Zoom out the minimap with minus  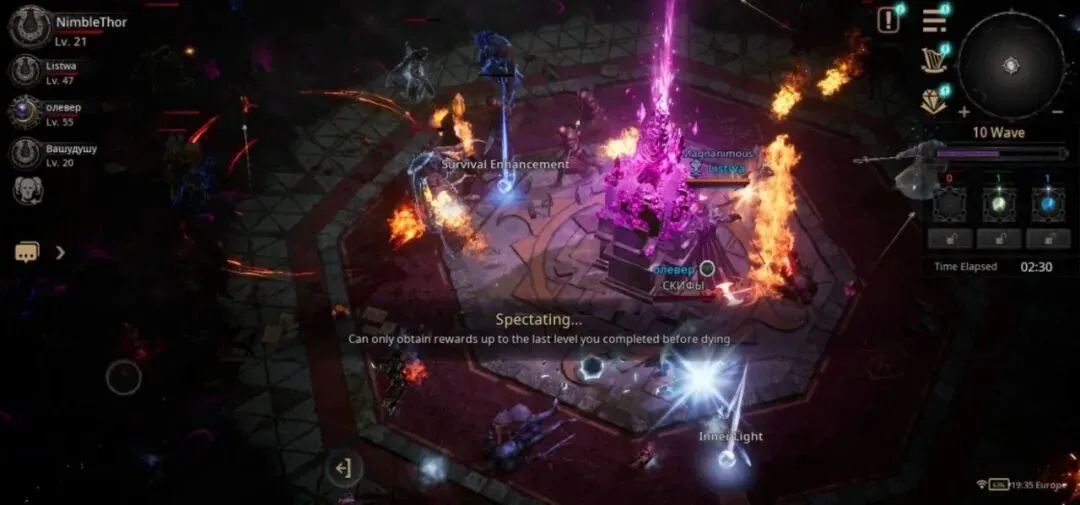(x=1058, y=112)
